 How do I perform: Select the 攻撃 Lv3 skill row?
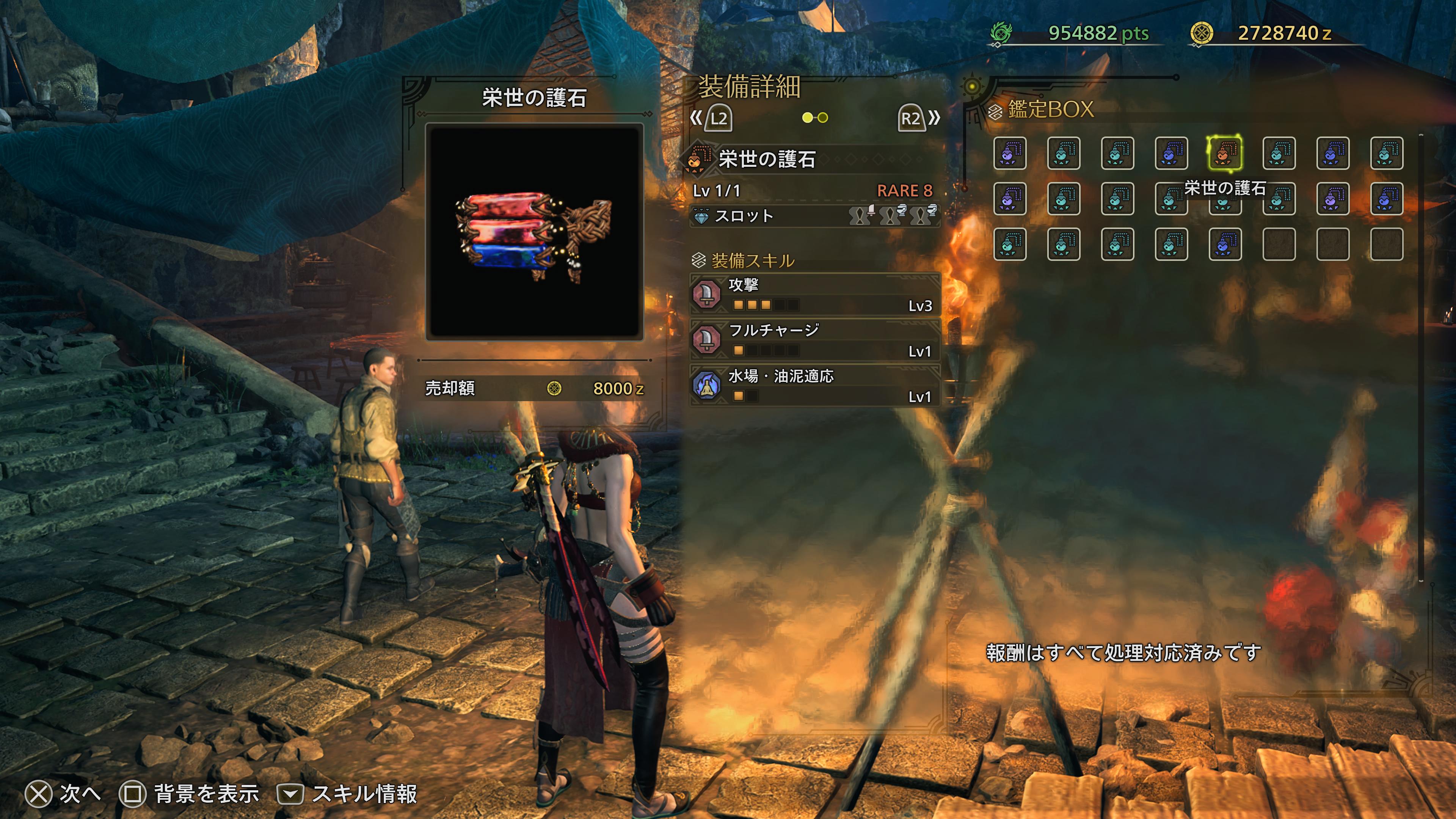(x=814, y=294)
